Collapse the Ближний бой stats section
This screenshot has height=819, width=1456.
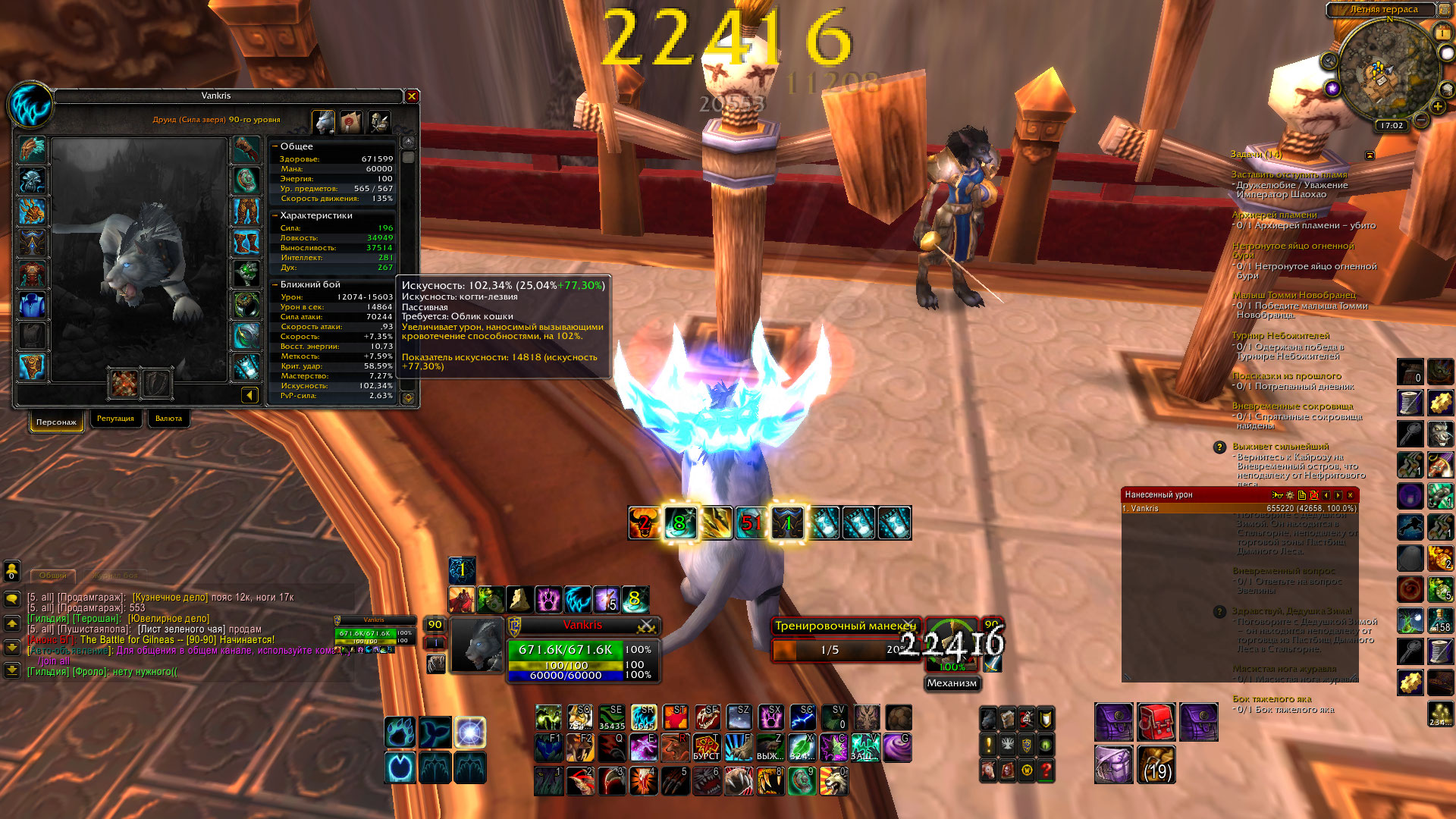click(275, 284)
